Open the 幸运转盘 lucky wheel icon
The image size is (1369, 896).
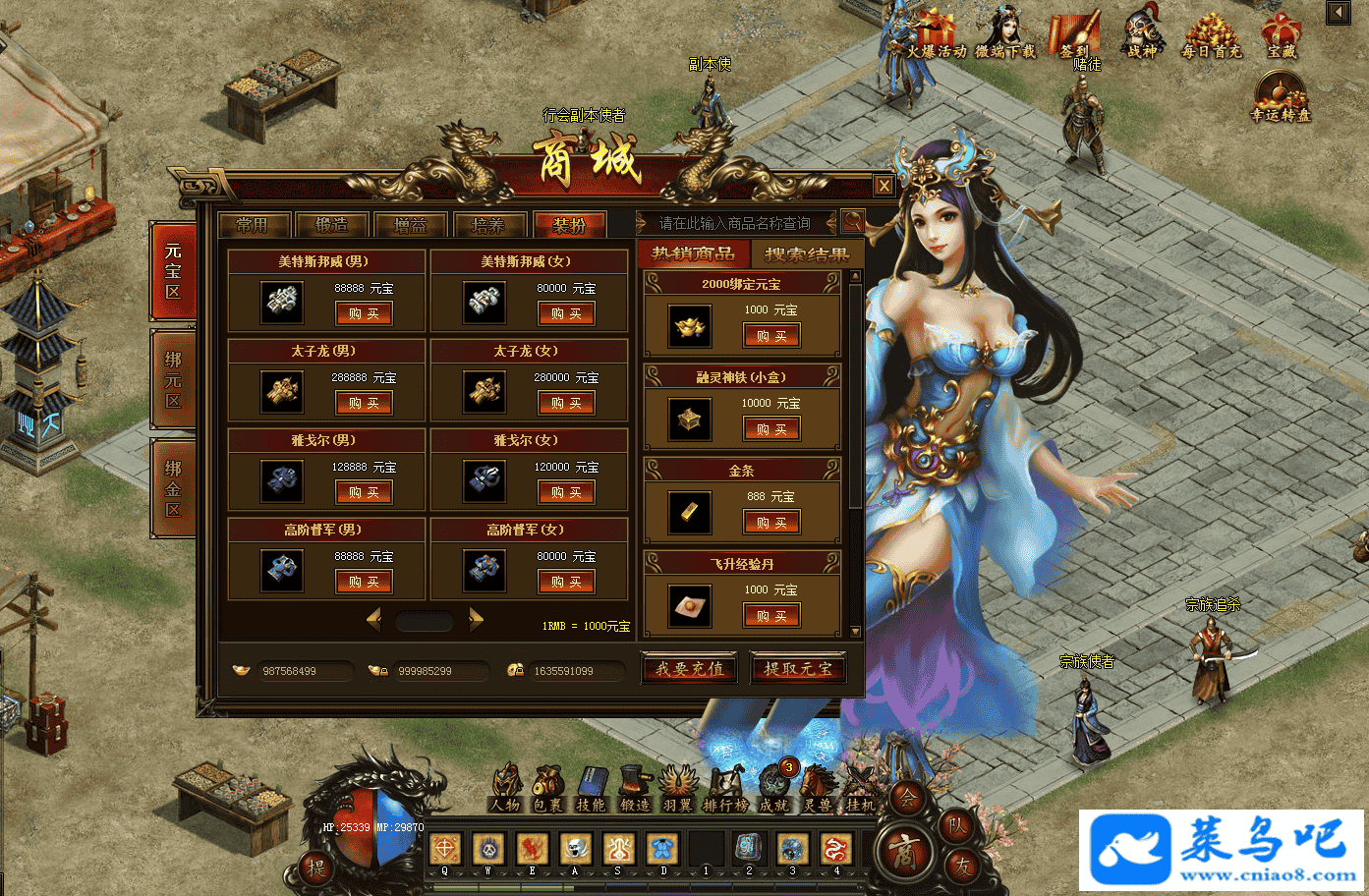[1281, 98]
